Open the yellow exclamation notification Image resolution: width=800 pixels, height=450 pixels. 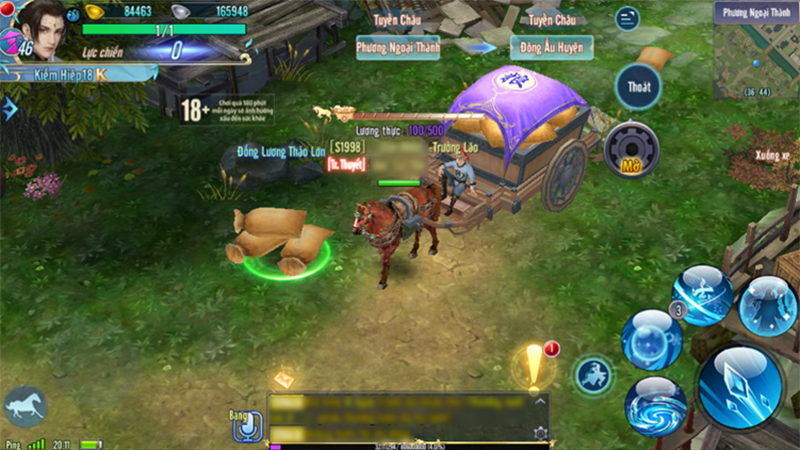click(533, 366)
